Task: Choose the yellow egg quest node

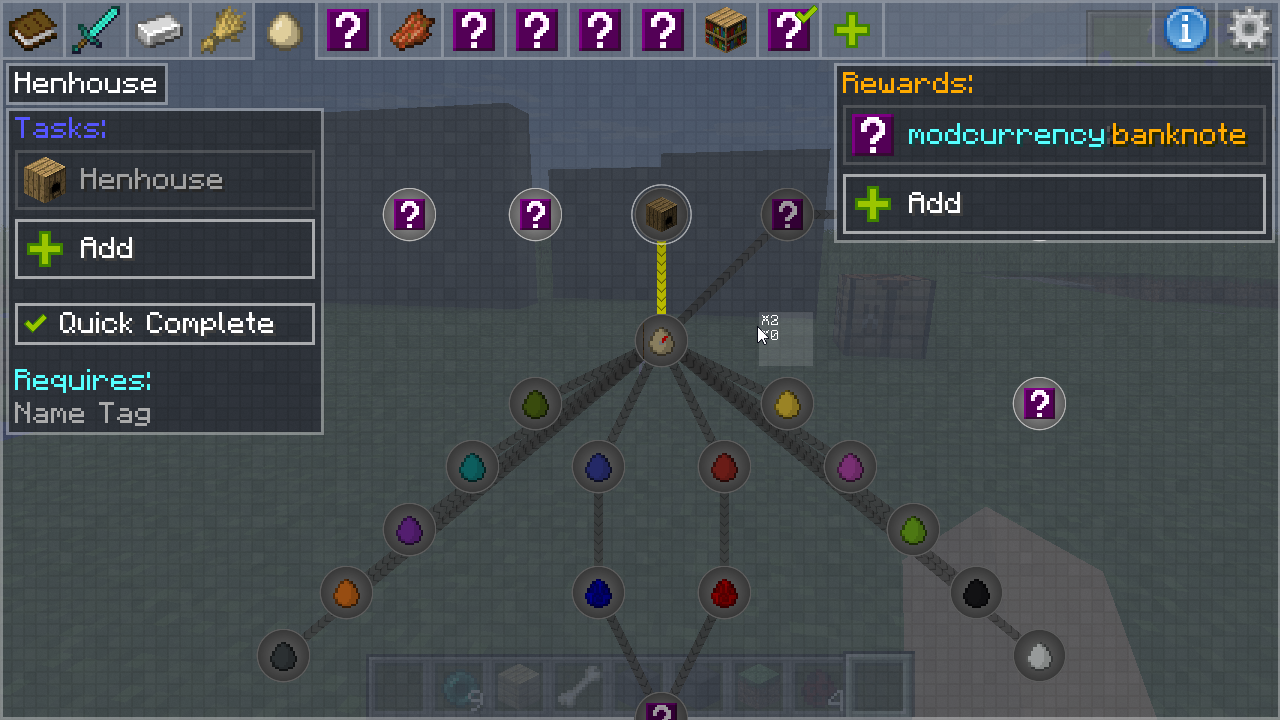Action: pos(787,404)
